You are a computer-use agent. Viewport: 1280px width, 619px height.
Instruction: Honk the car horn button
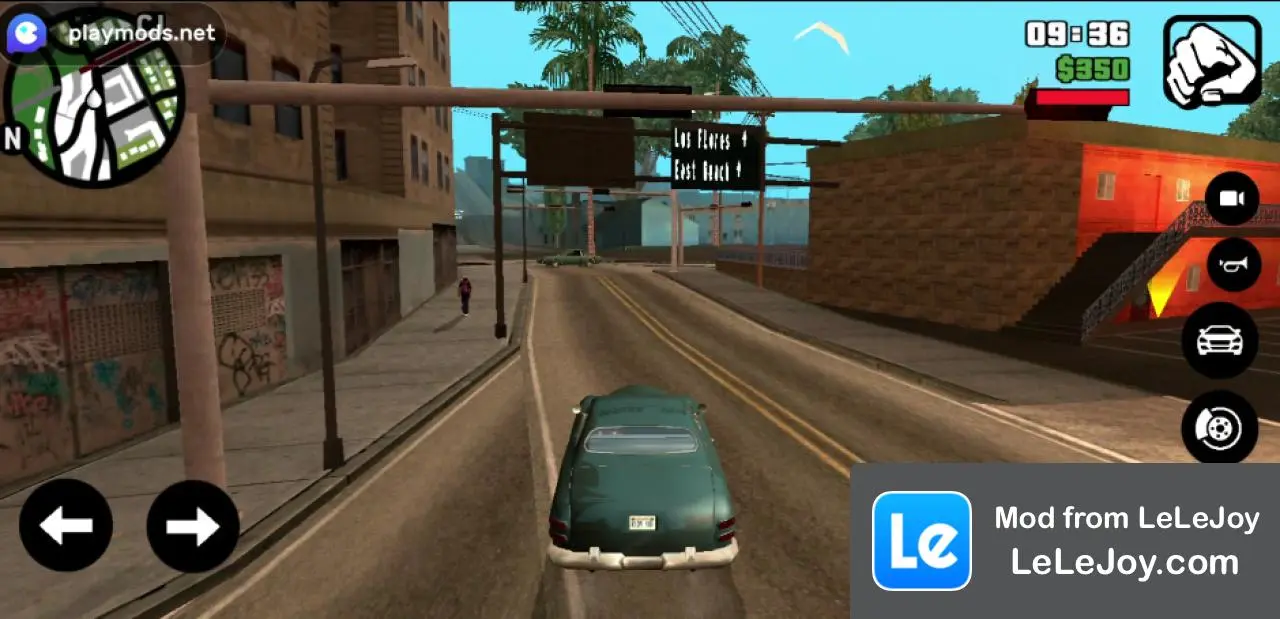[x=1233, y=265]
